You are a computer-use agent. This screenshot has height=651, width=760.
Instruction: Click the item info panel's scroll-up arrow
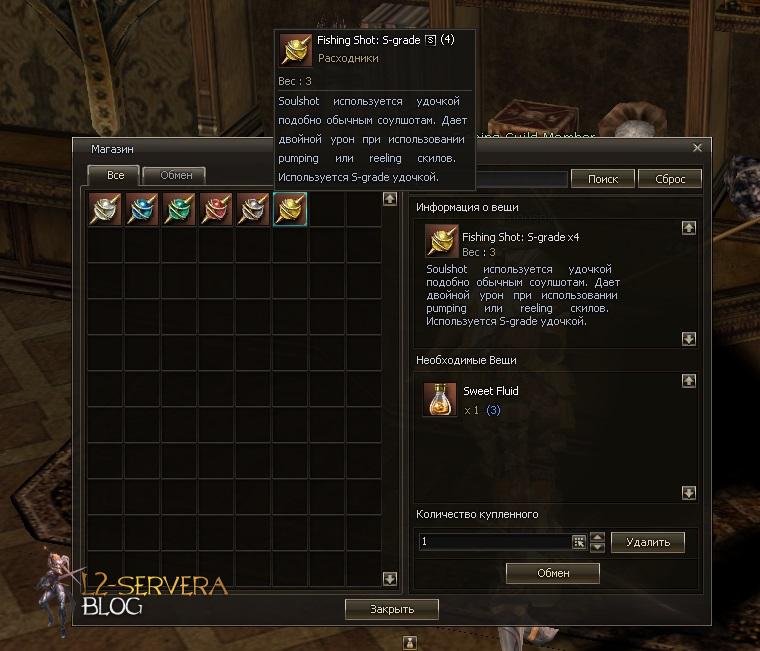[x=688, y=228]
